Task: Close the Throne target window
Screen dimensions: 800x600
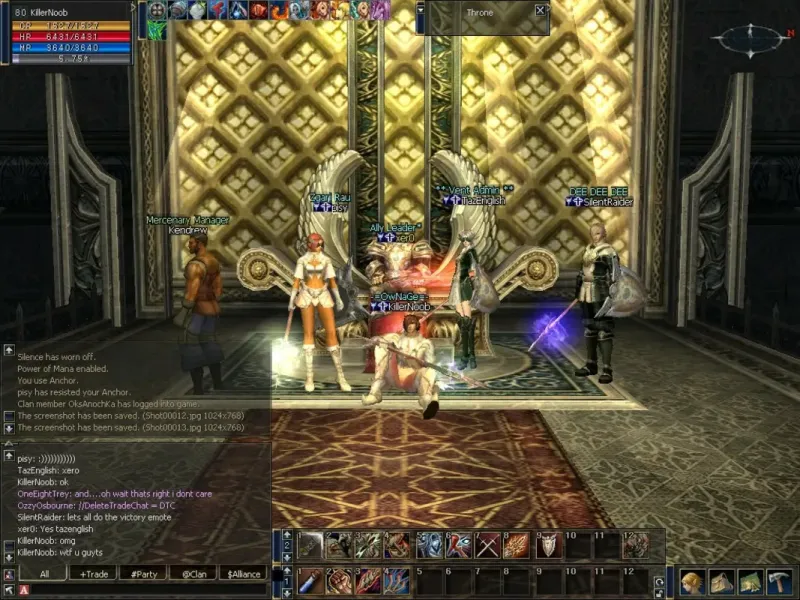Action: (x=540, y=11)
